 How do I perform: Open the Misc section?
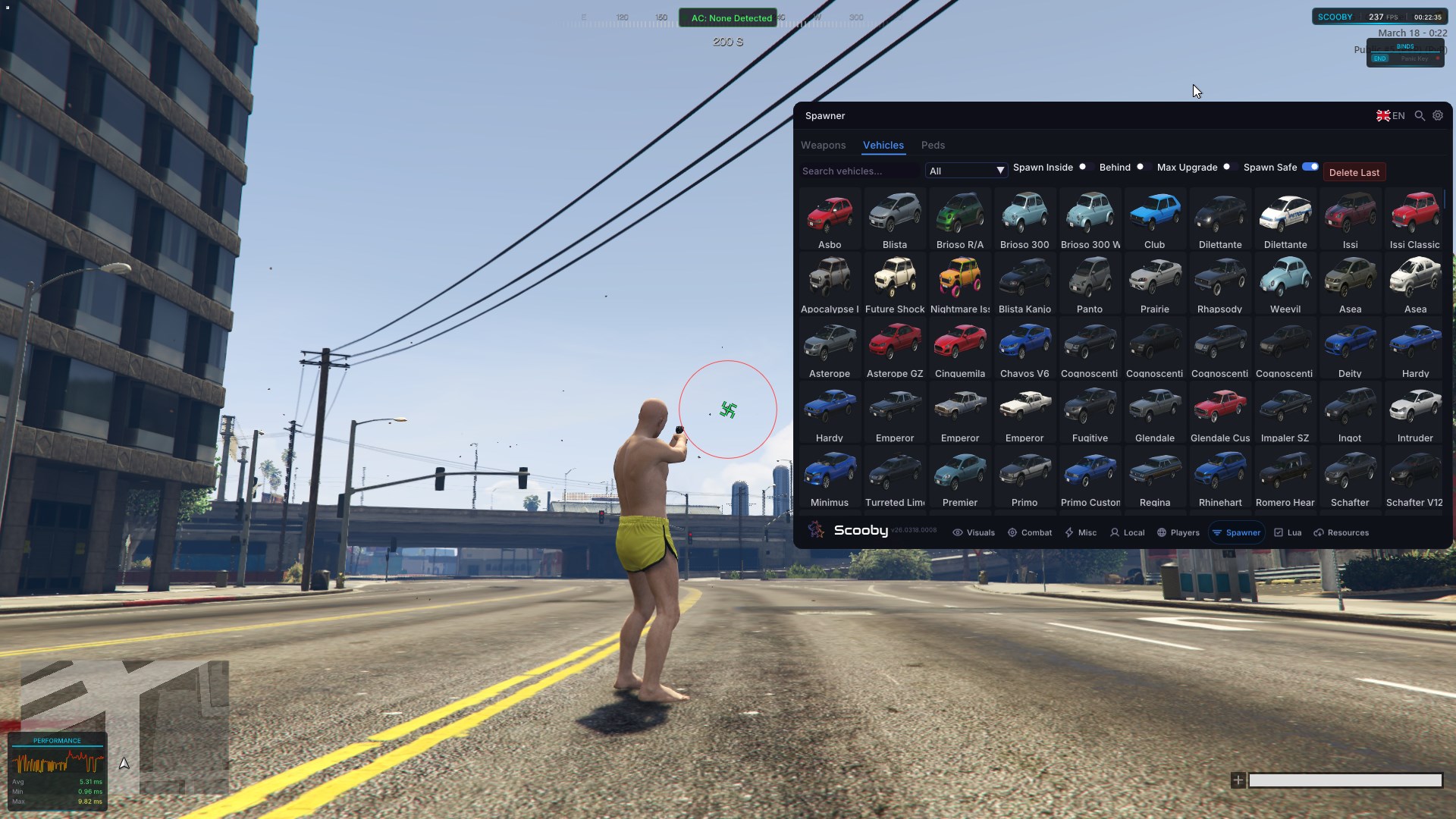(1081, 532)
